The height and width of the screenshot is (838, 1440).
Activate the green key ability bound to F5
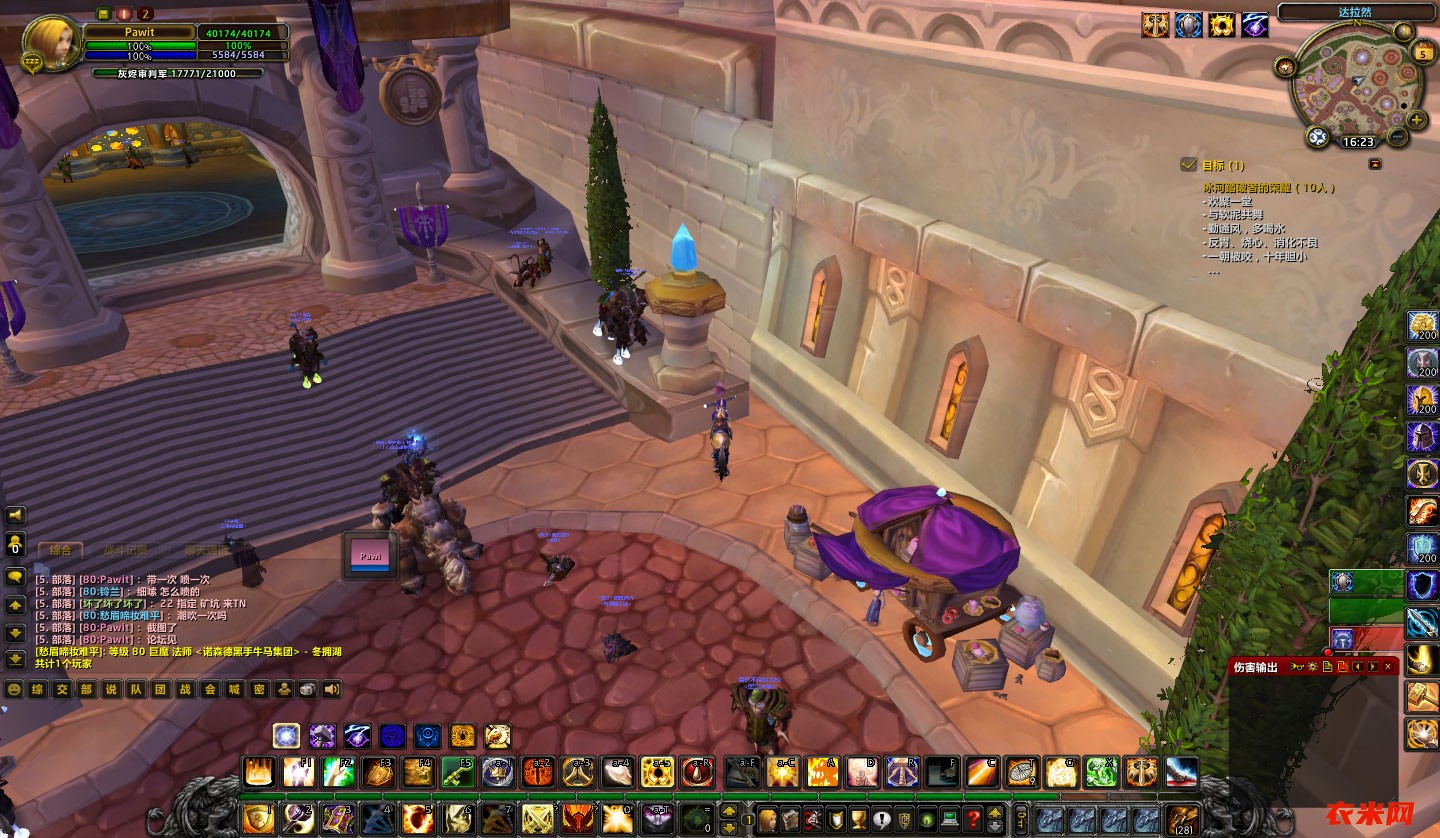[457, 772]
